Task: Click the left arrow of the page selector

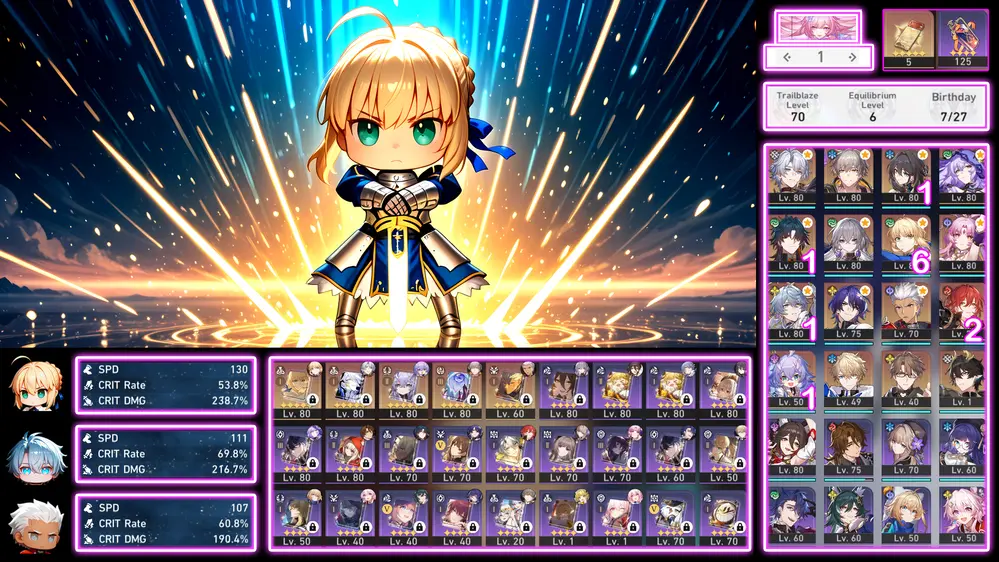Action: (787, 57)
